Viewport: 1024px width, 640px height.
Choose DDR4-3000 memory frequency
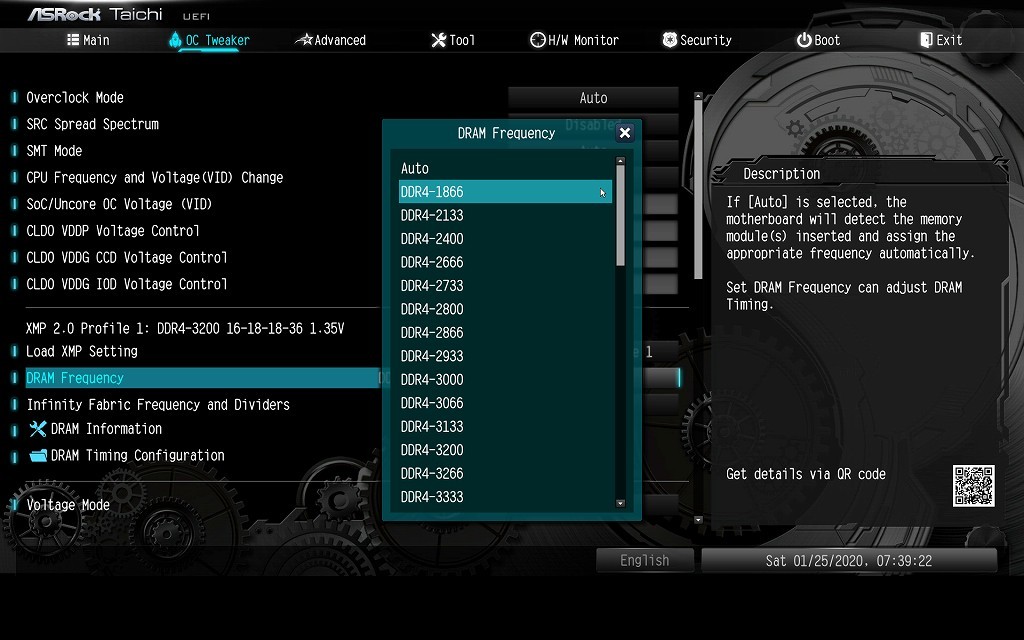432,379
